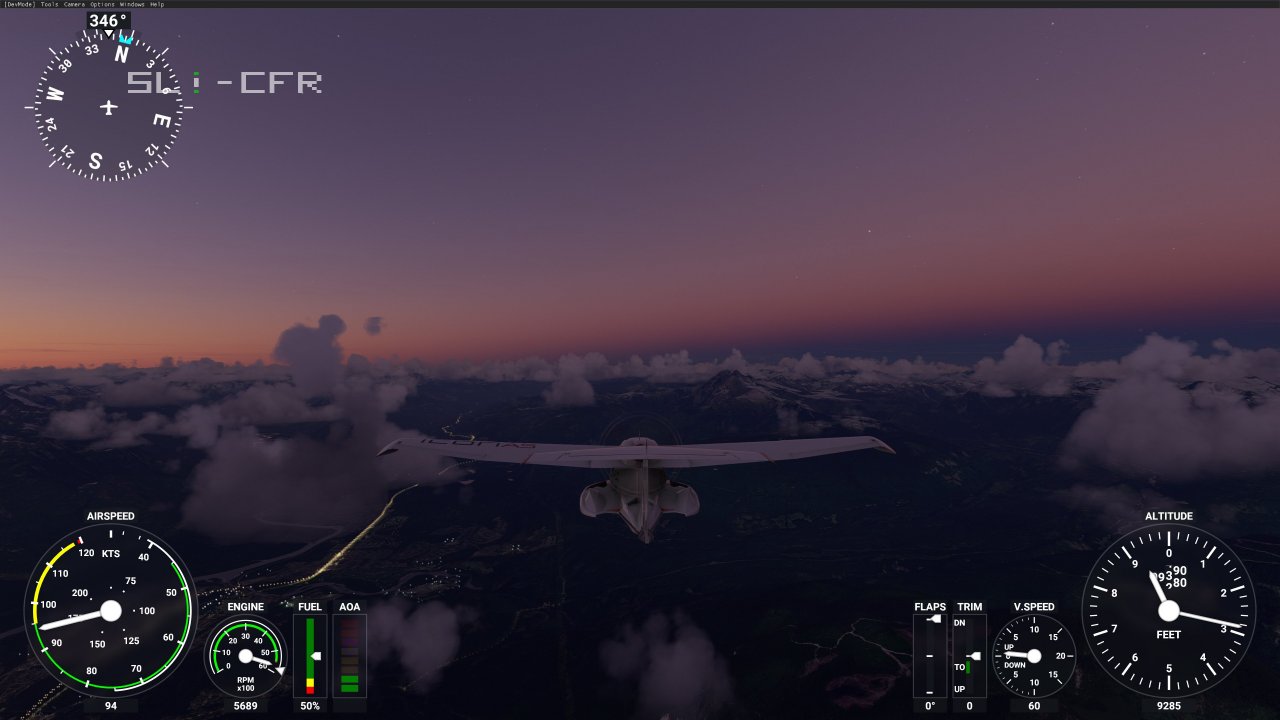Viewport: 1280px width, 720px height.
Task: Expand the Help menu
Action: [x=157, y=4]
